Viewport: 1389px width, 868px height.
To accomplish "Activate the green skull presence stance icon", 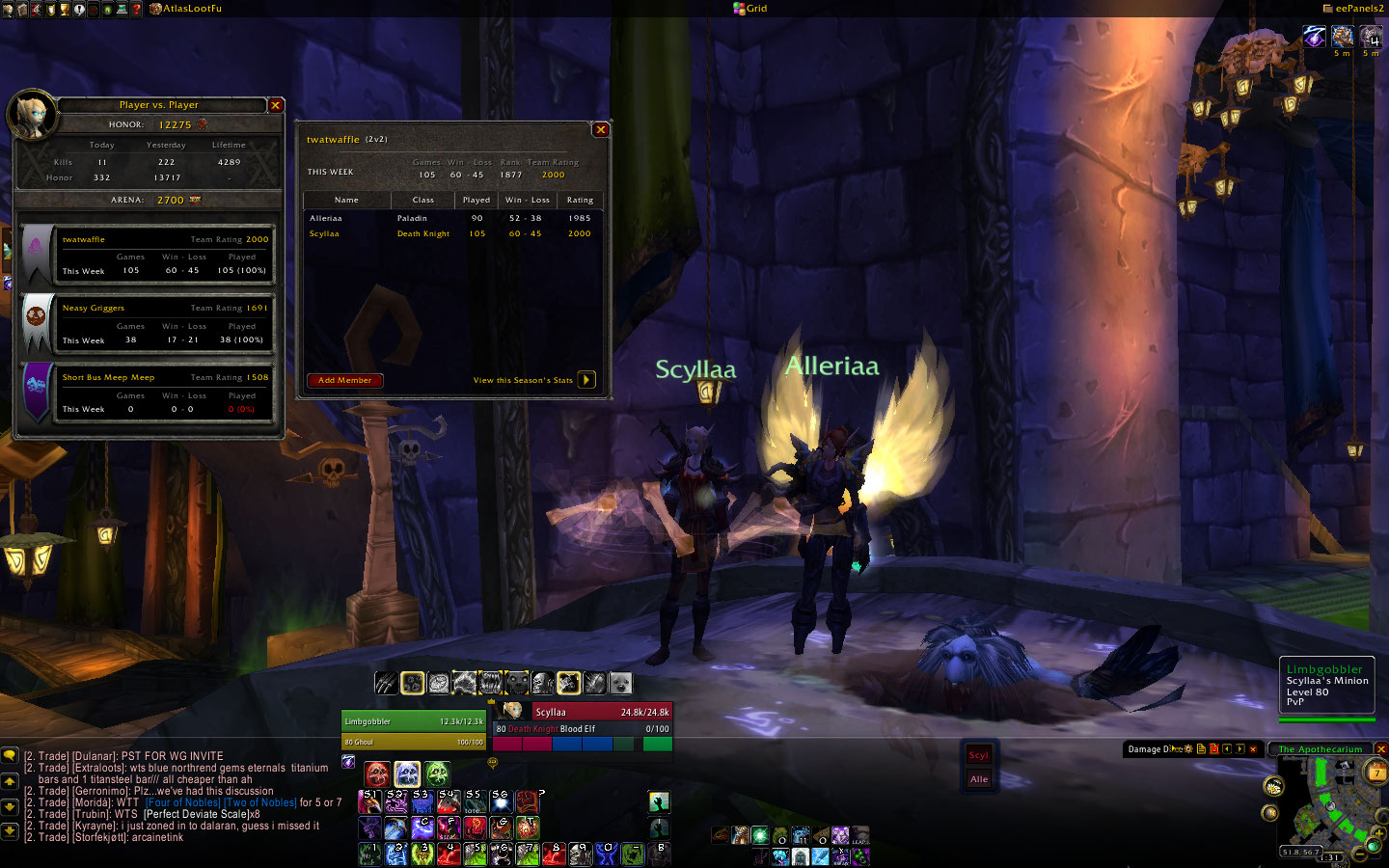I will (x=437, y=773).
